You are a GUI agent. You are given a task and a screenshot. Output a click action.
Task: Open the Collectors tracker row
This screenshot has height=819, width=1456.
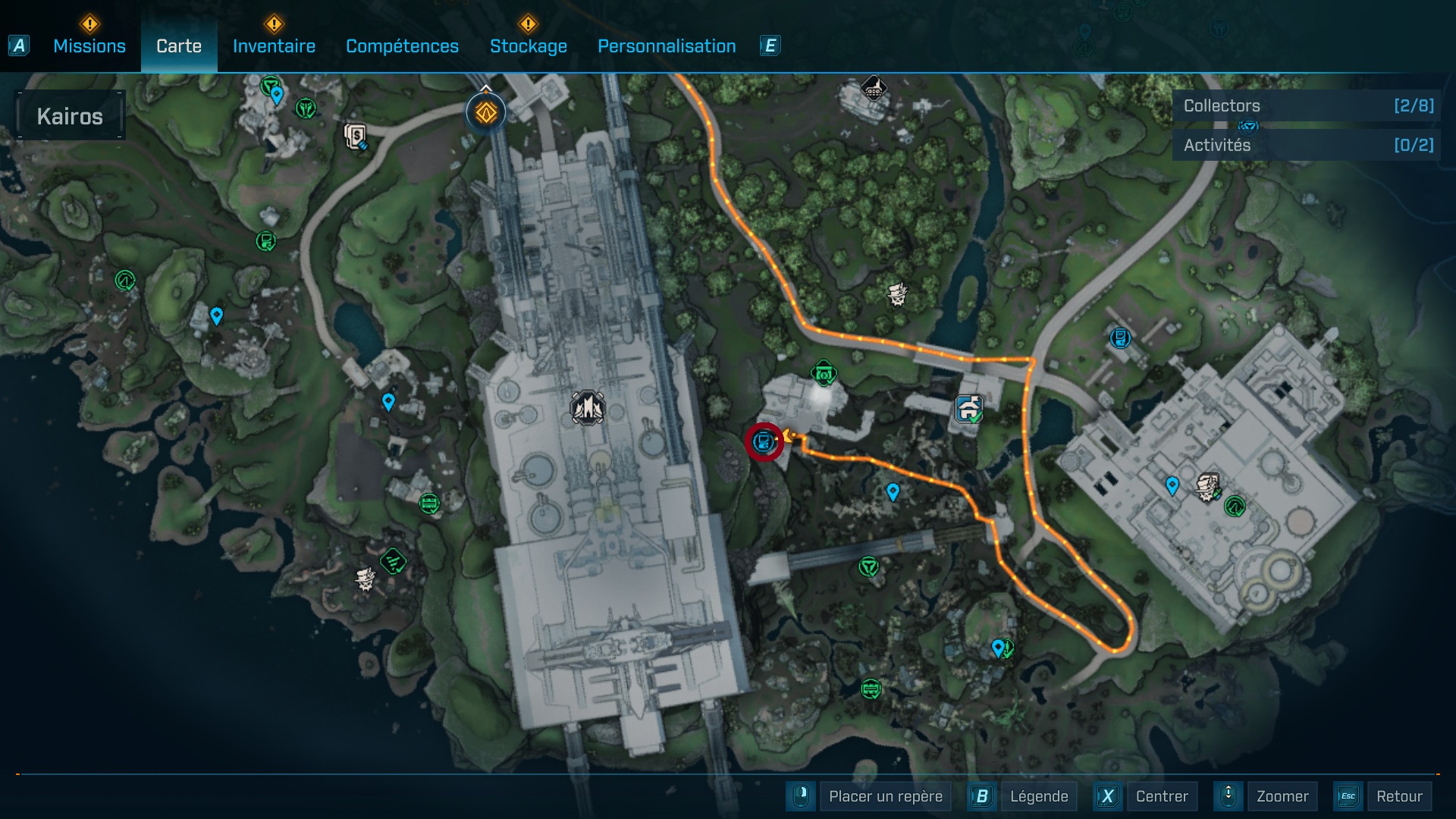click(x=1306, y=106)
